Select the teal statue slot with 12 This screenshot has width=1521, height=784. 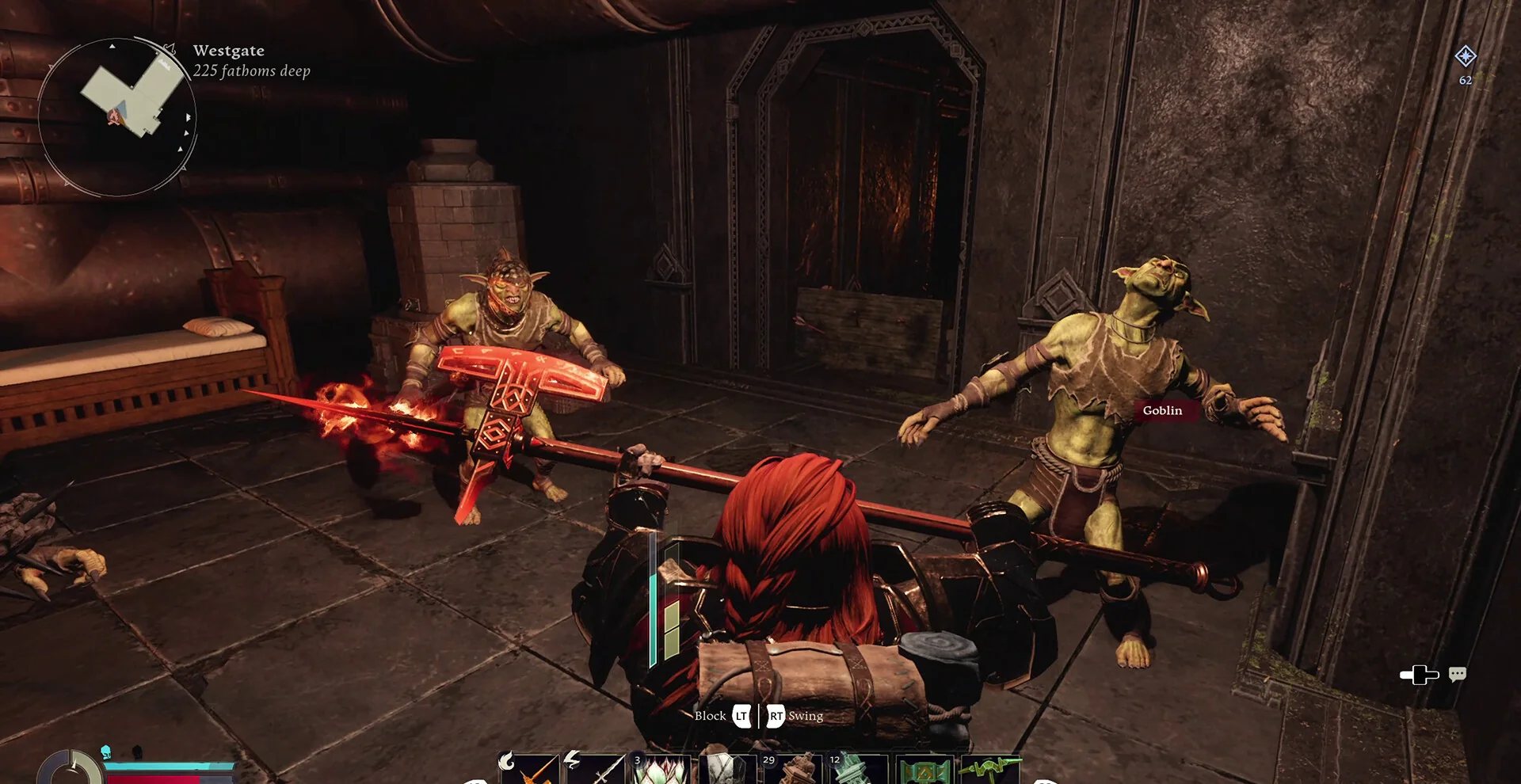coord(859,770)
